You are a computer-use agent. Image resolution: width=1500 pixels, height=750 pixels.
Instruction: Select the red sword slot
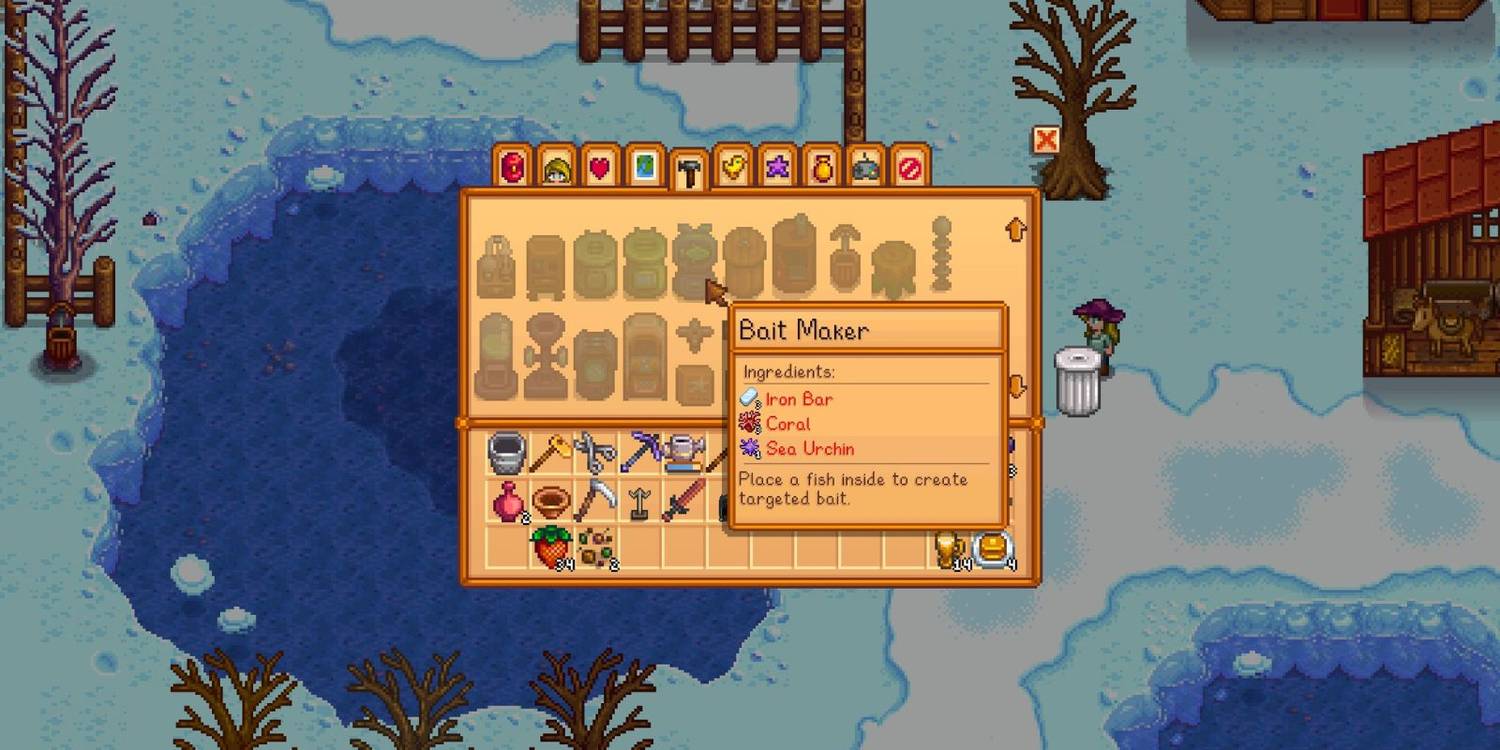click(x=684, y=500)
